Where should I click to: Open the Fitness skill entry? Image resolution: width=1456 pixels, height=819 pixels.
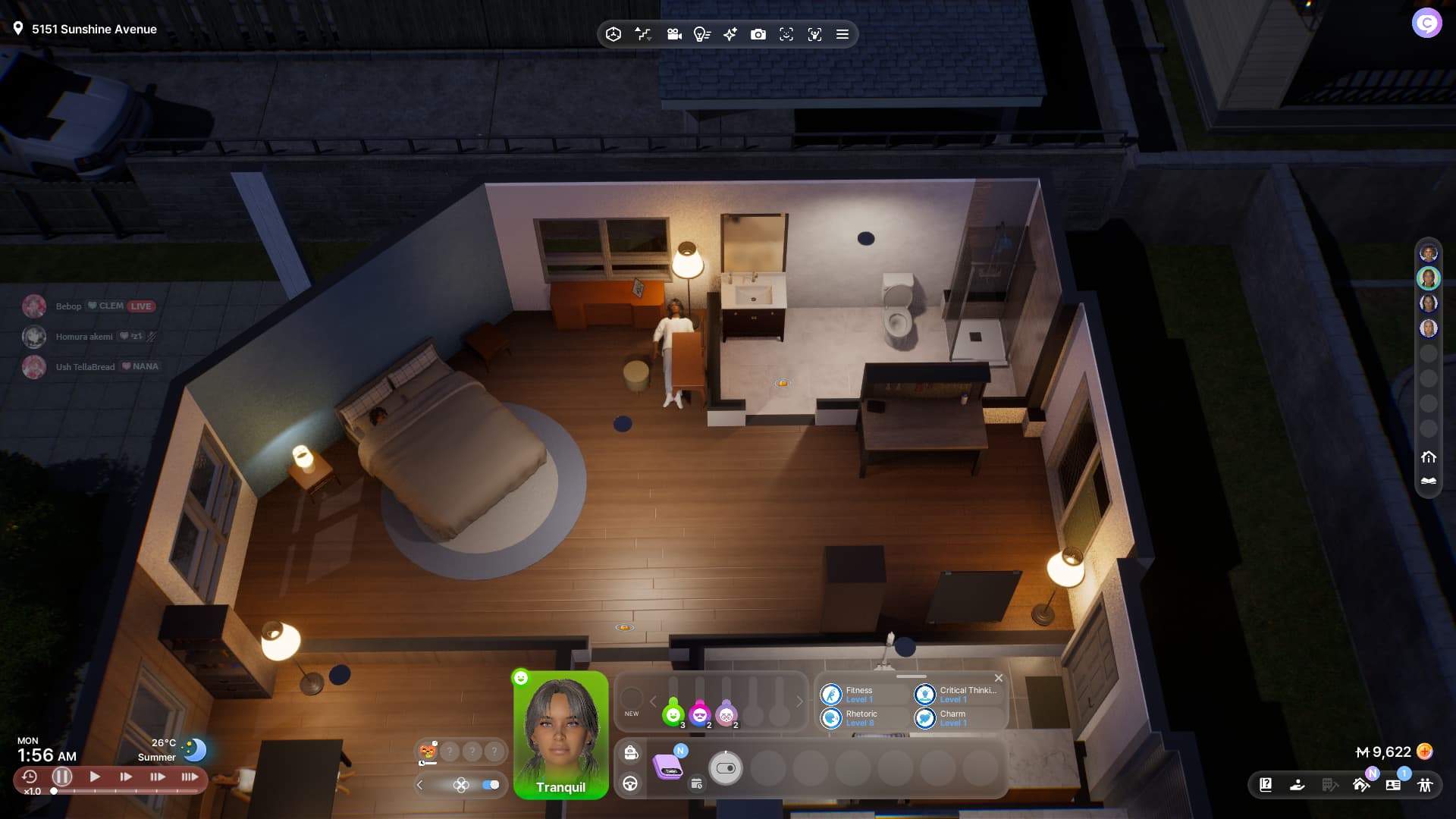tap(860, 695)
